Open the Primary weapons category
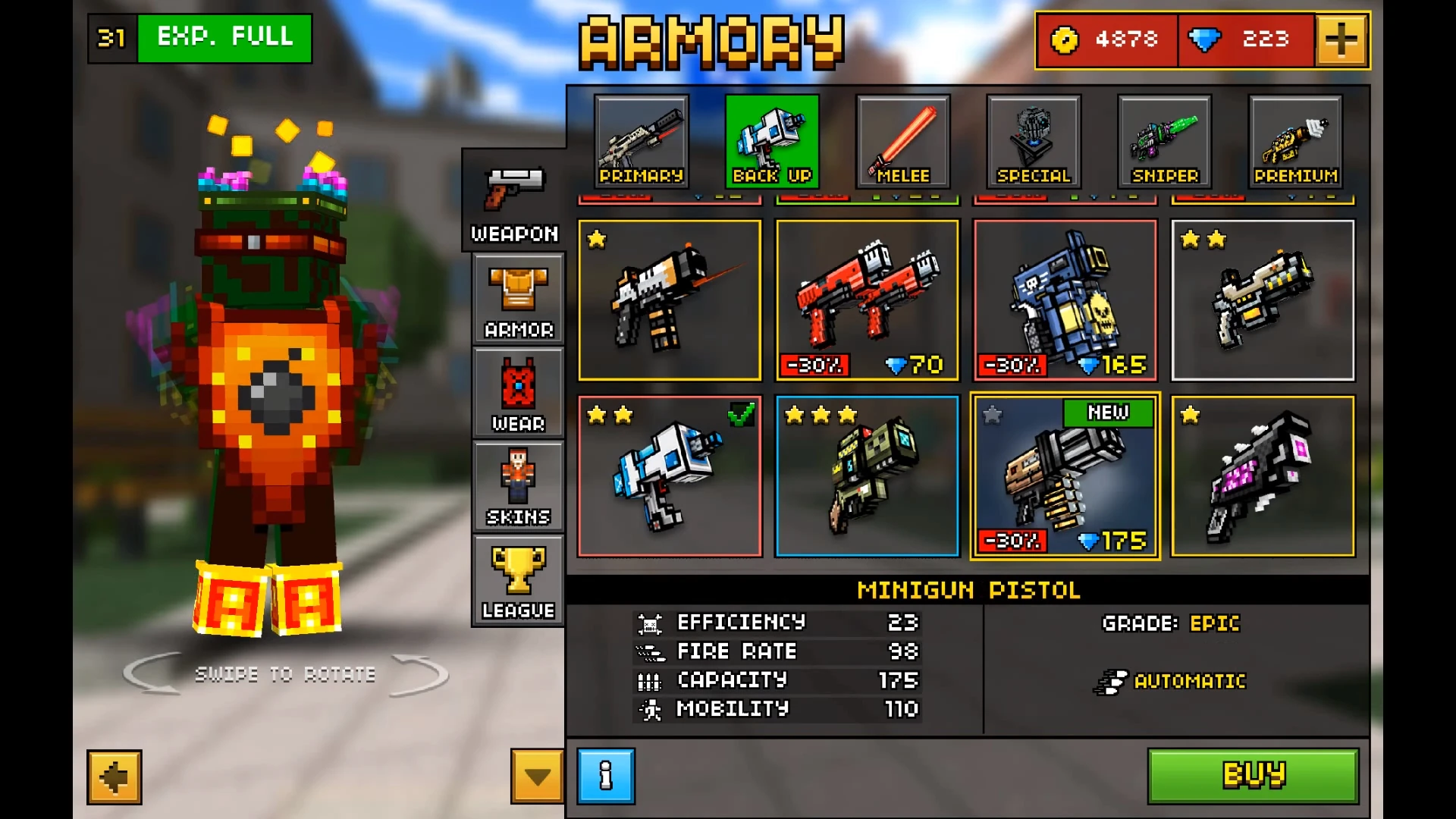This screenshot has width=1456, height=819. 642,140
